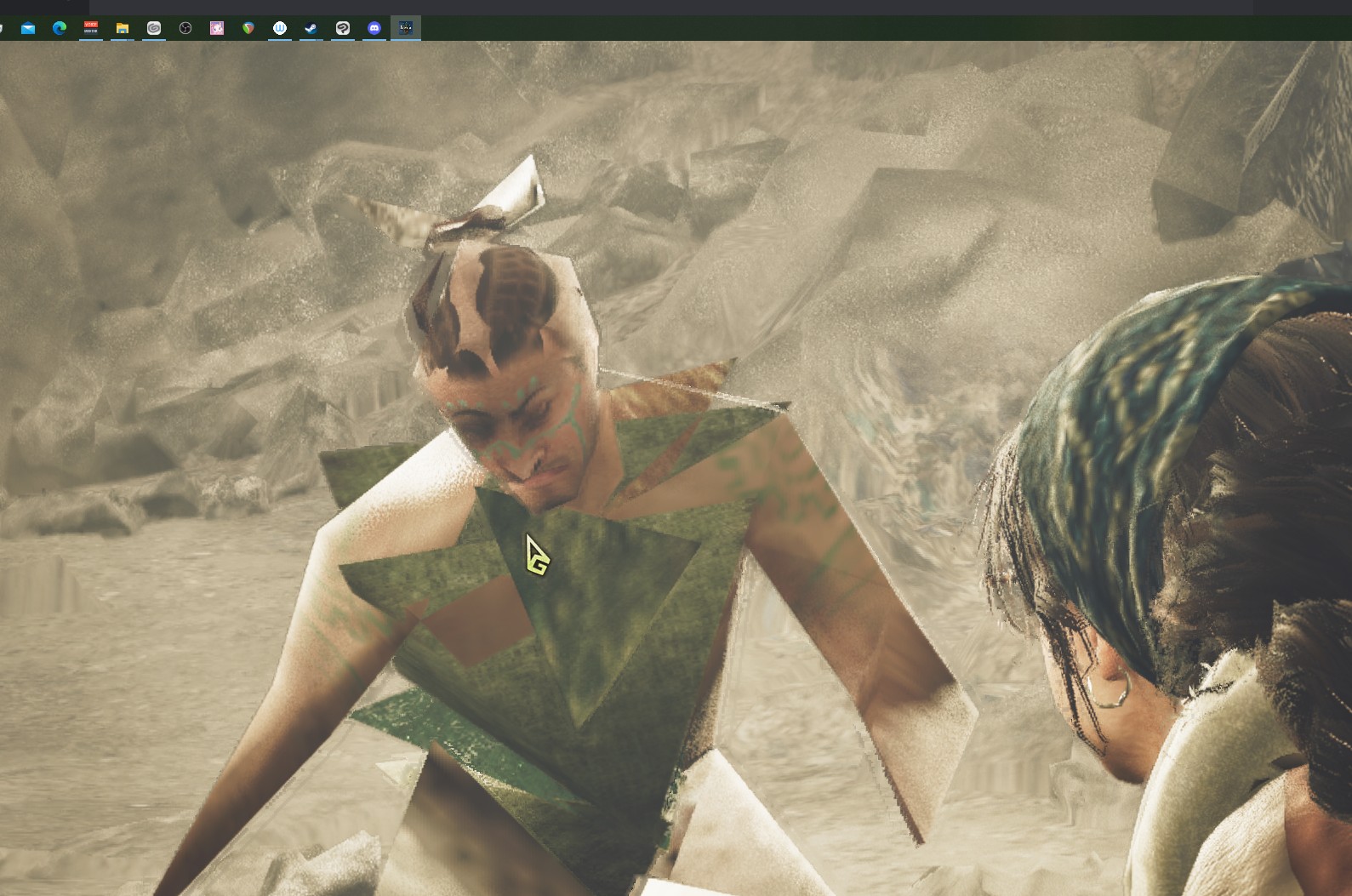This screenshot has height=896, width=1352.
Task: Open the Discord taskbar icon
Action: point(374,28)
